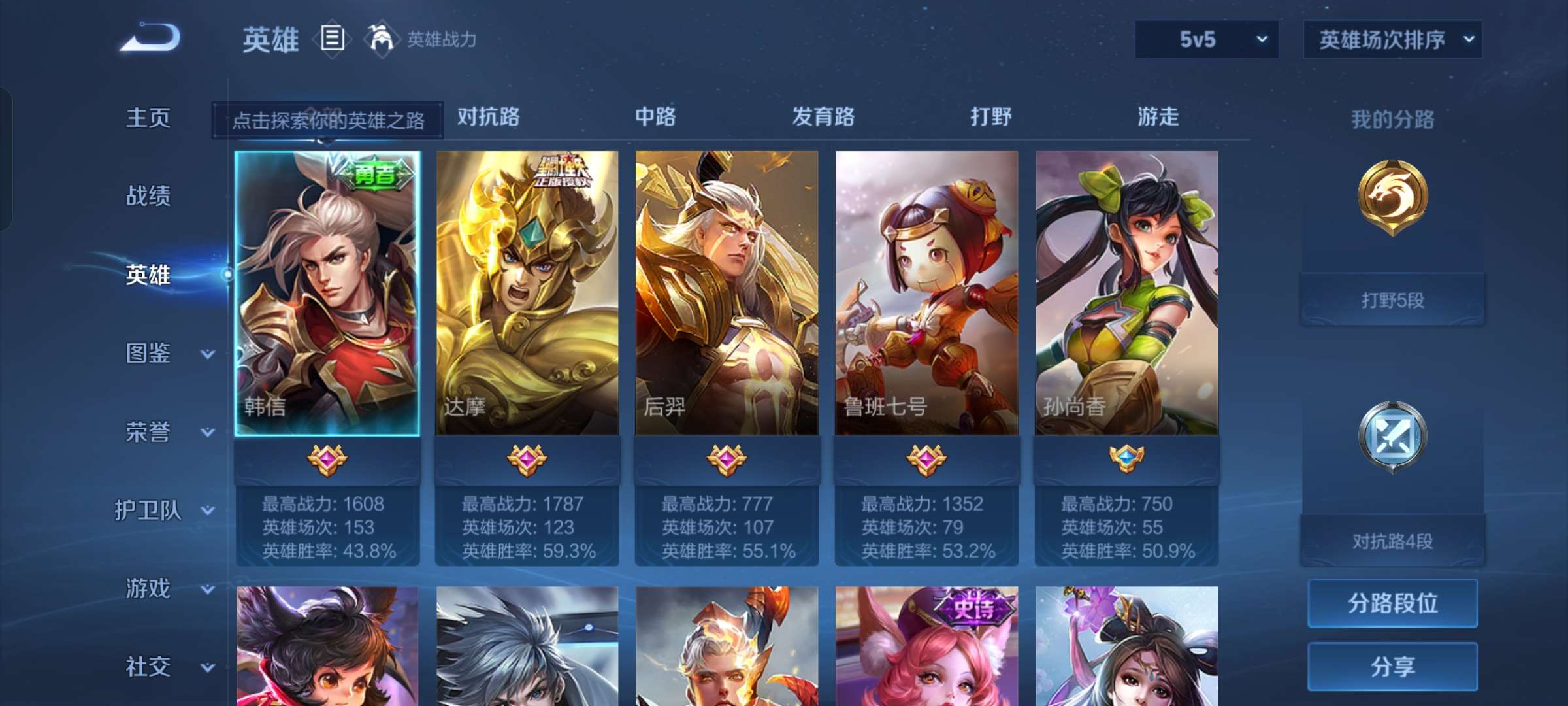Open the 英雄场次排序 sorting dropdown

point(1392,40)
